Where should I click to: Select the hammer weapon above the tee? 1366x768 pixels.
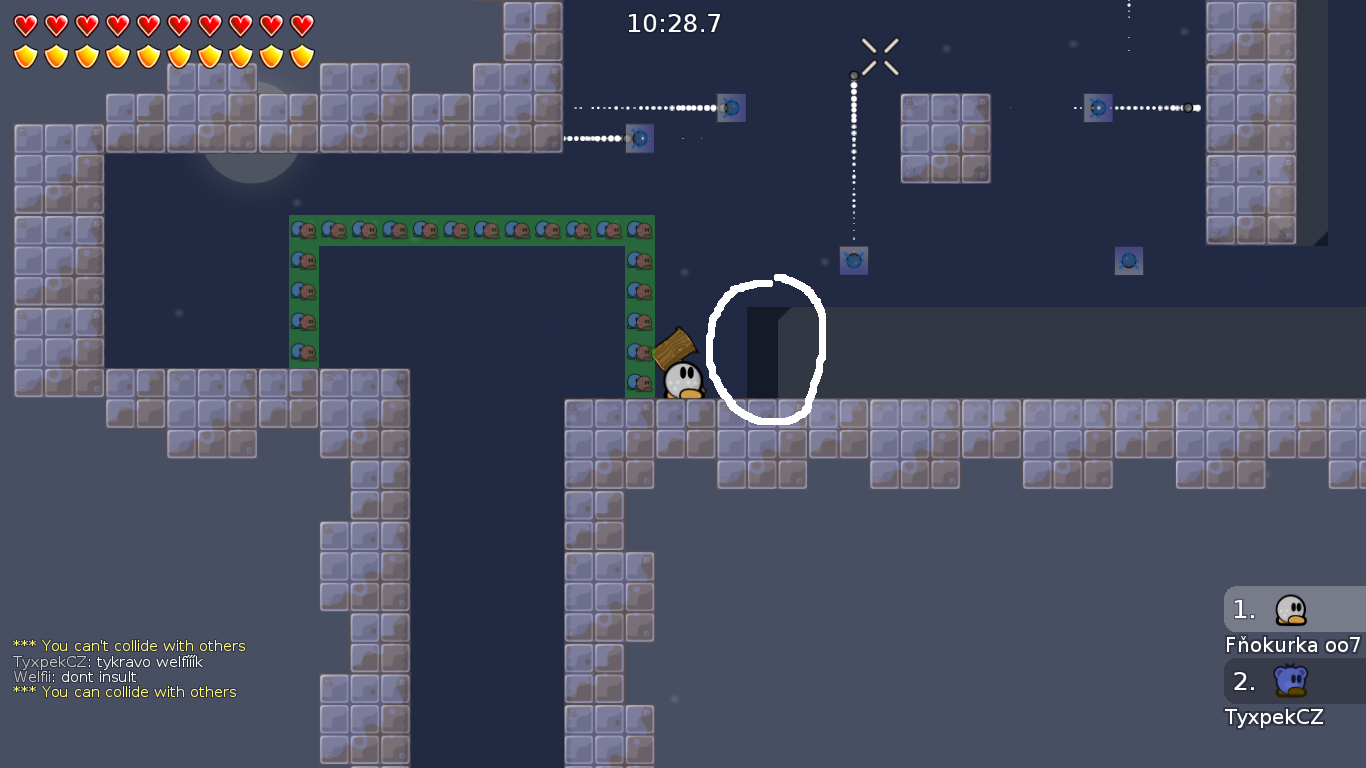pos(678,347)
